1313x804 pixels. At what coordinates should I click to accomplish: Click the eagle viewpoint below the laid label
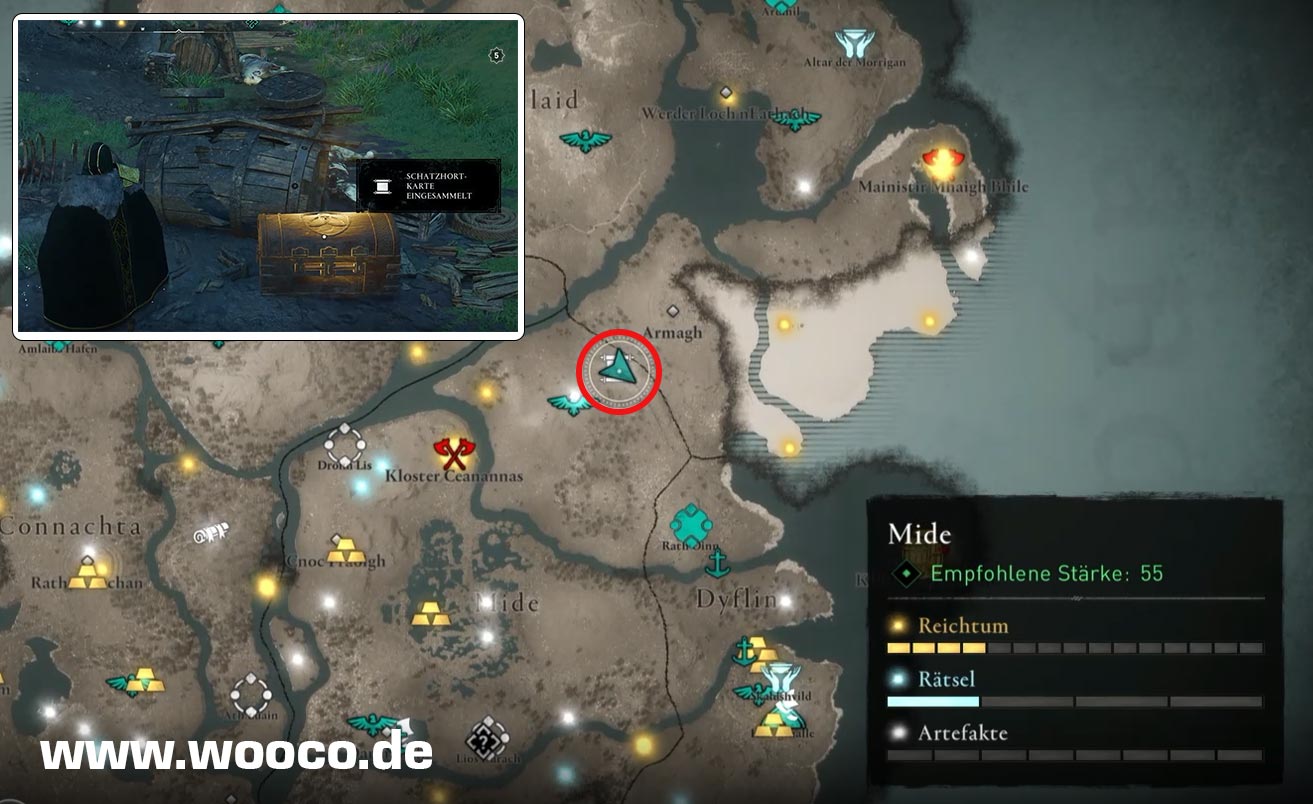coord(585,140)
